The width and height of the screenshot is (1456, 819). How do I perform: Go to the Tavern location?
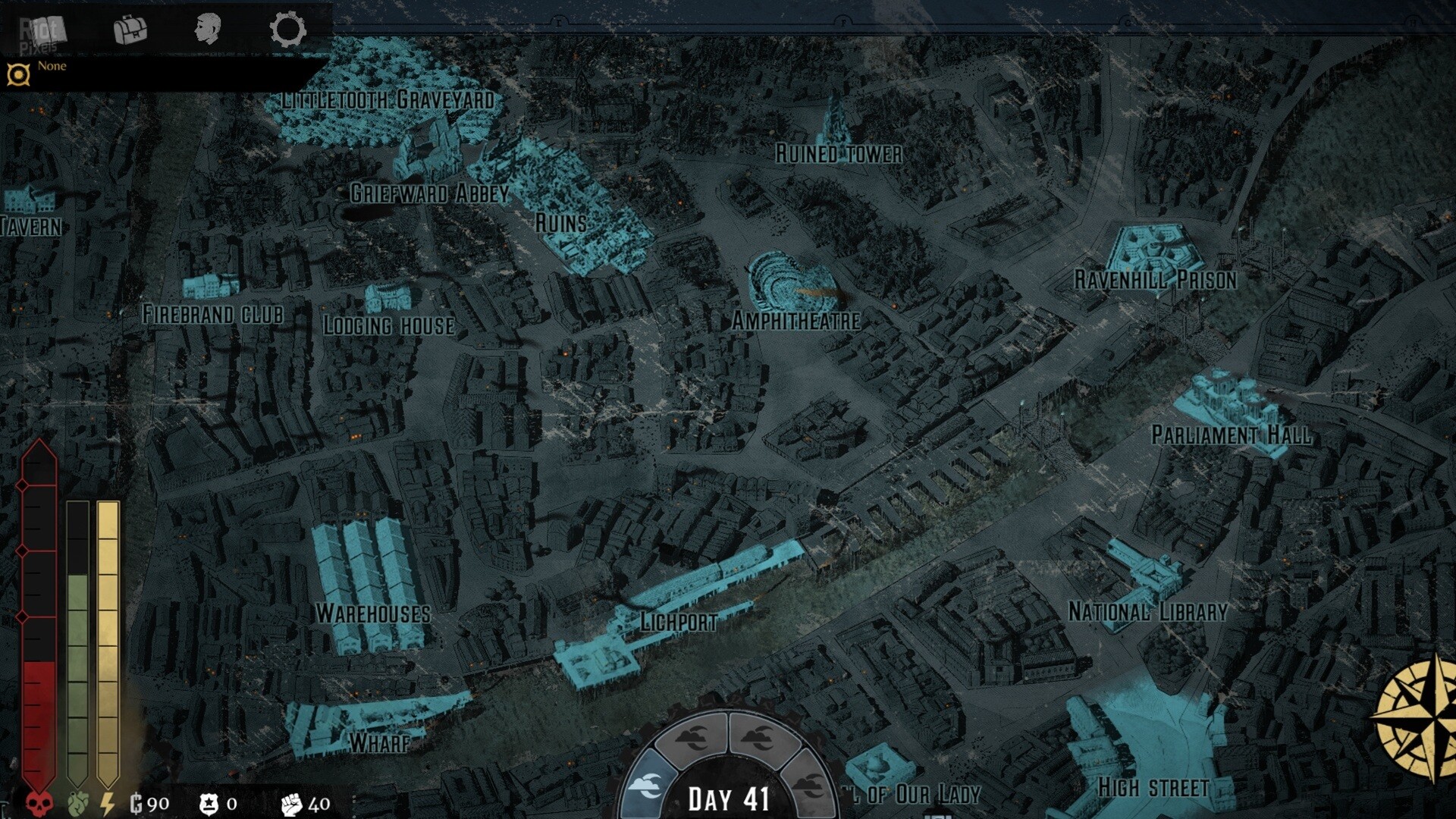point(31,226)
